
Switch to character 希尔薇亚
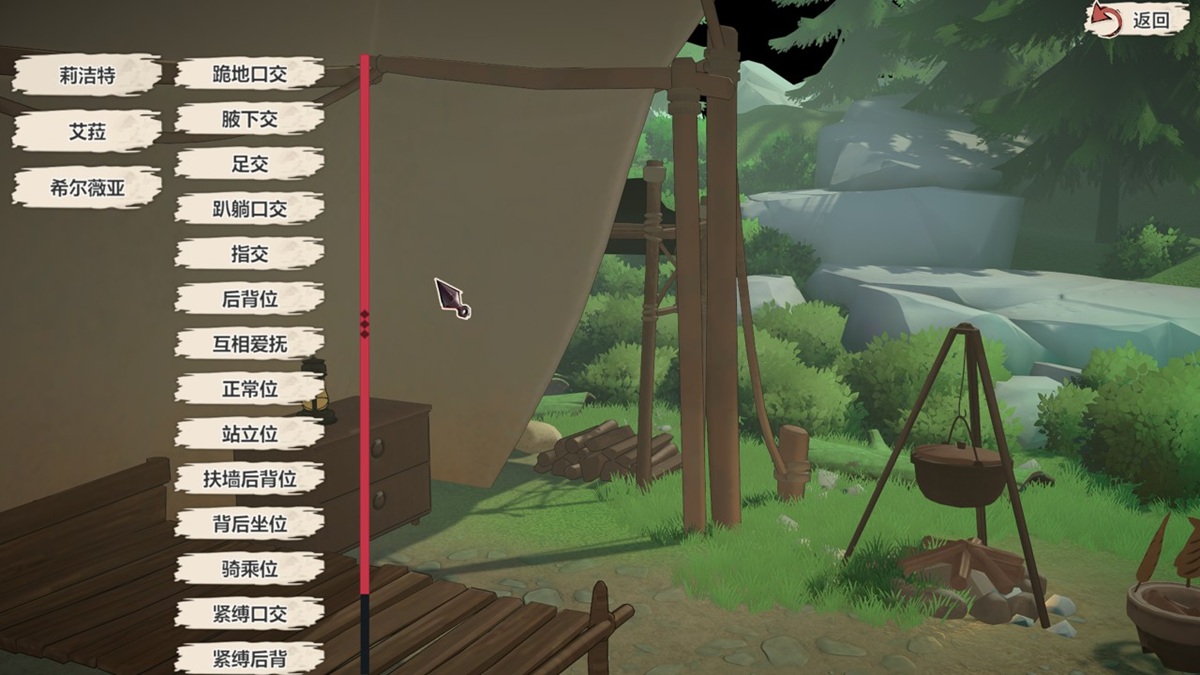click(87, 187)
